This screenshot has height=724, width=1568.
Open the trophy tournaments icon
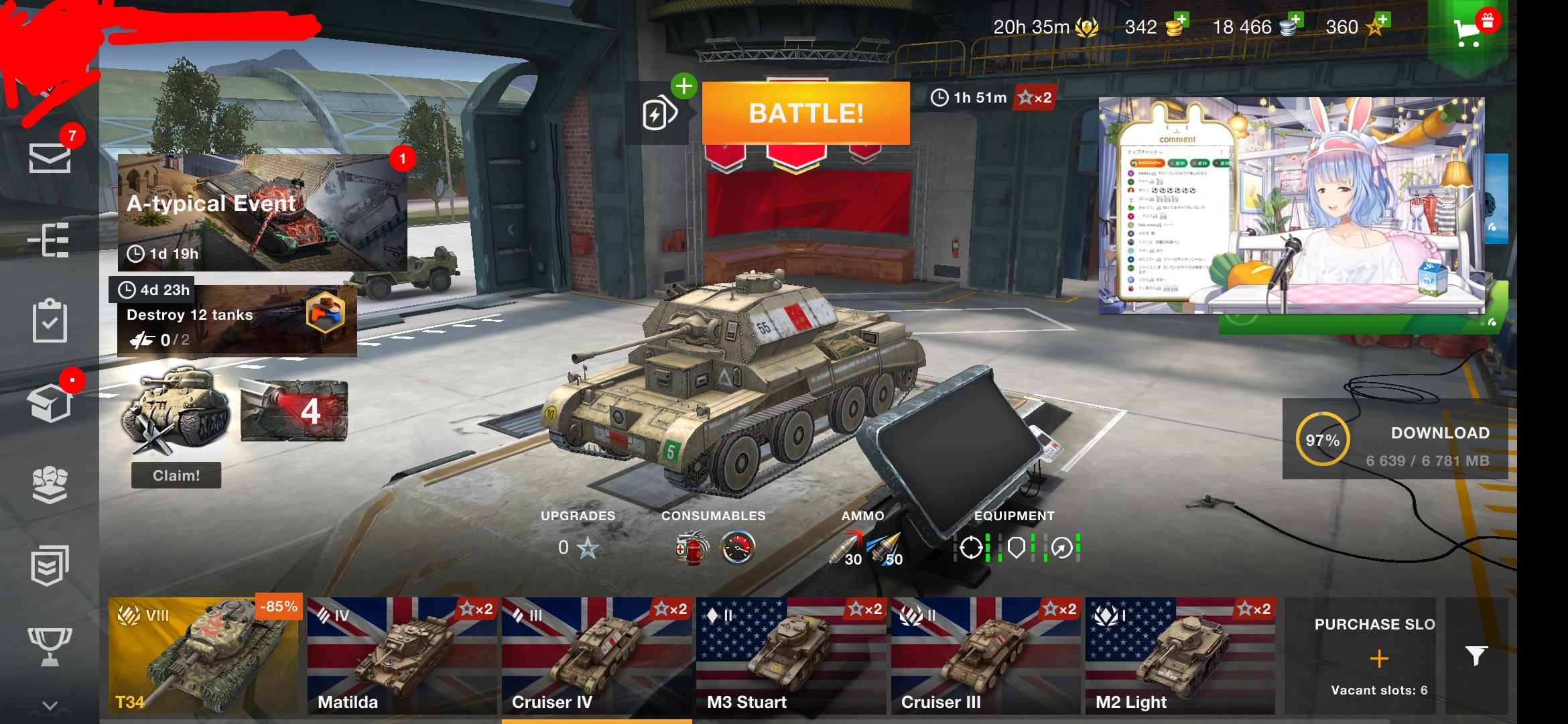tap(50, 646)
